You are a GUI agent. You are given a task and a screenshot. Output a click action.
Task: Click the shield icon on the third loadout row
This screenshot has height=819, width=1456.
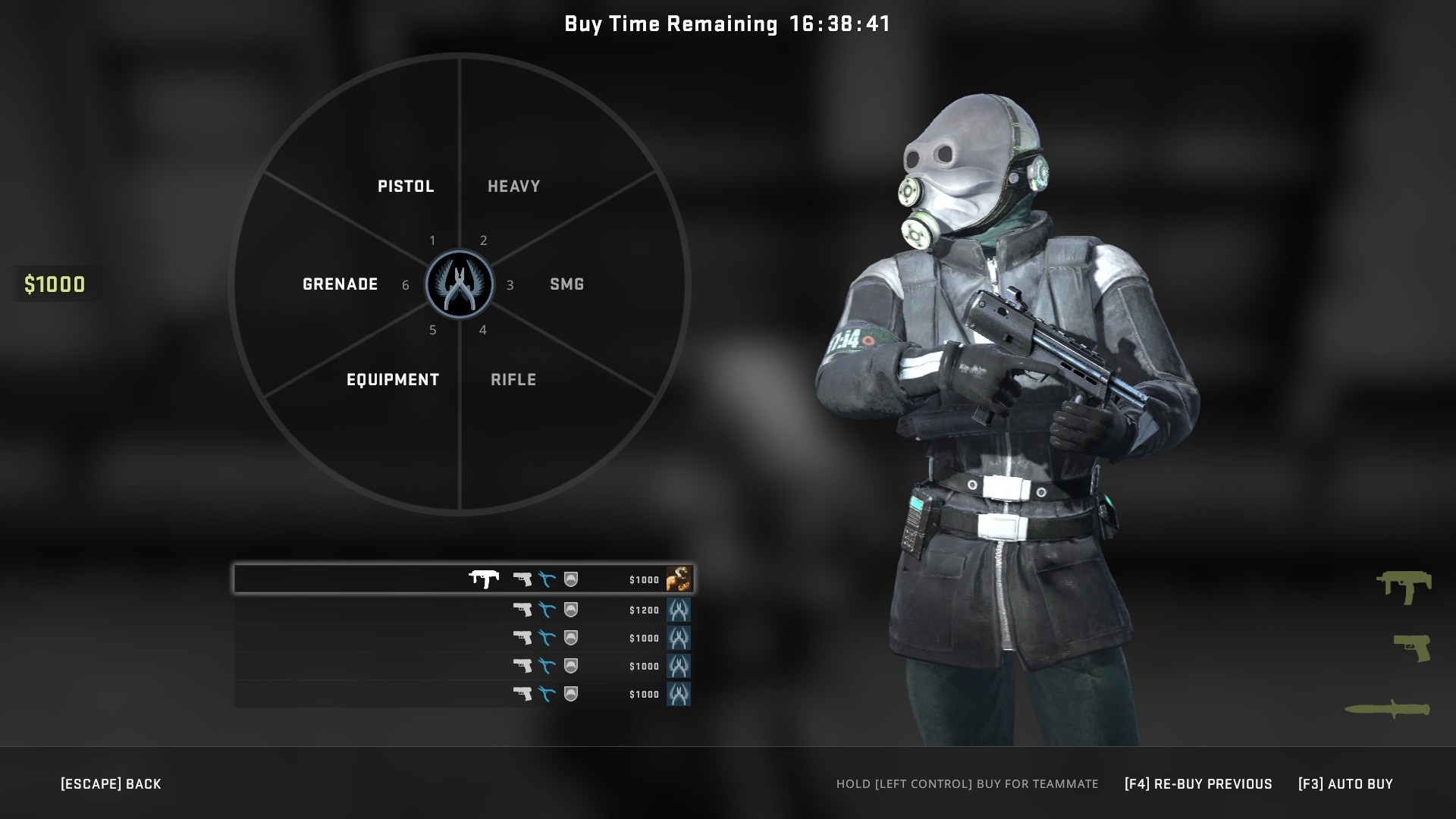click(572, 637)
